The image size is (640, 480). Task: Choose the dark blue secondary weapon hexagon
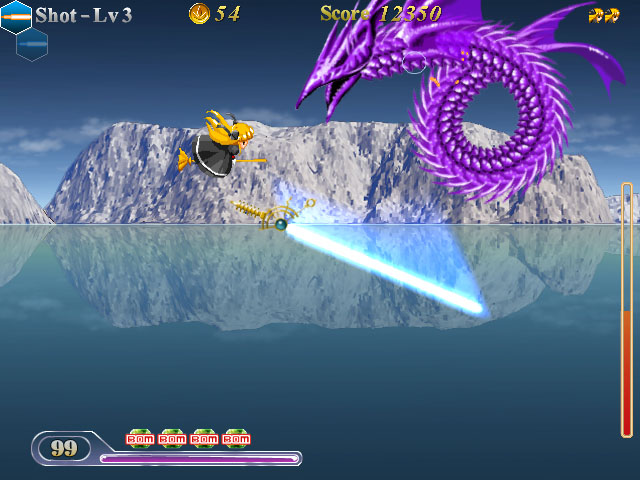32,44
